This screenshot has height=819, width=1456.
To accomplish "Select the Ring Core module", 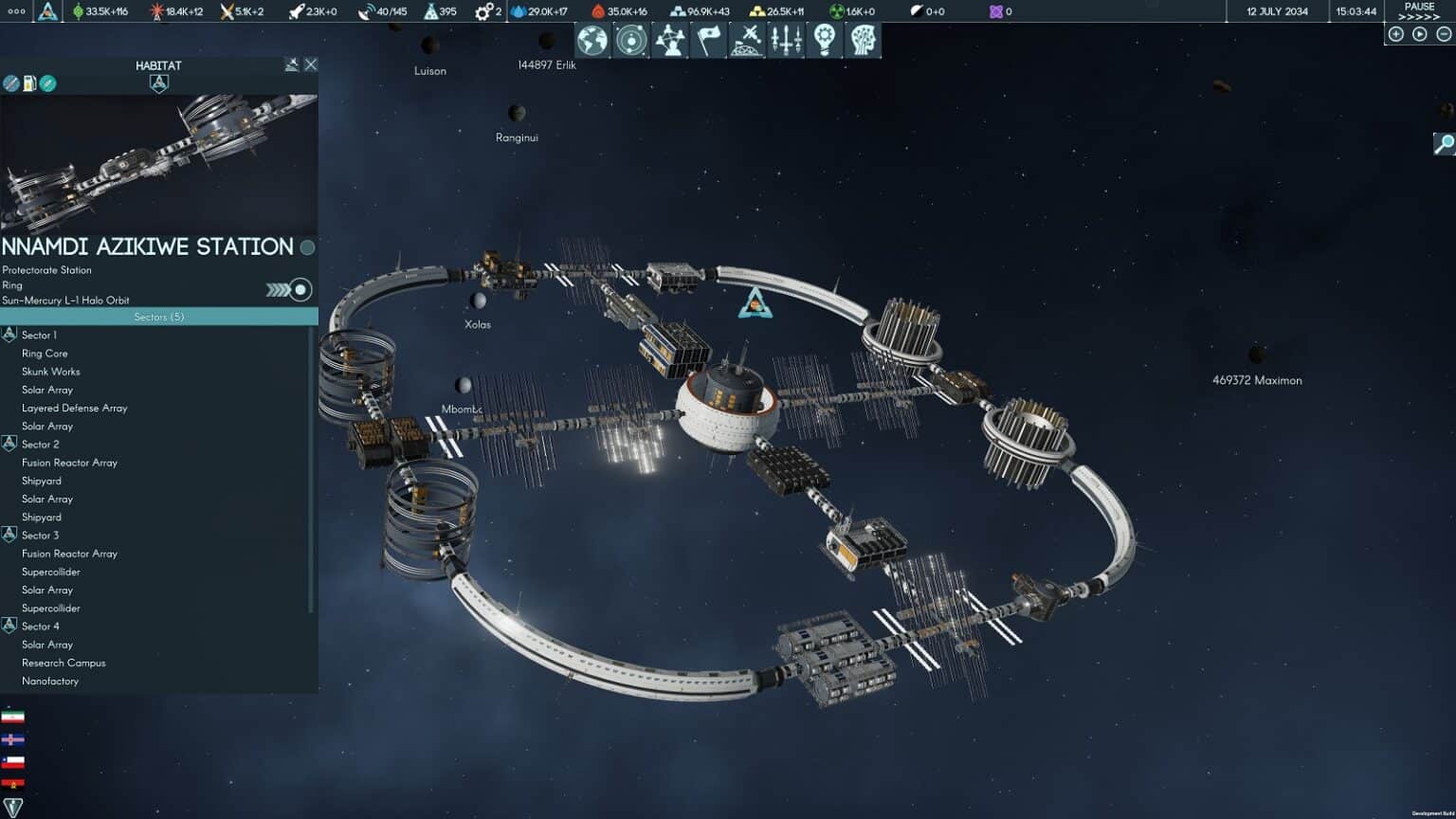I will point(45,354).
